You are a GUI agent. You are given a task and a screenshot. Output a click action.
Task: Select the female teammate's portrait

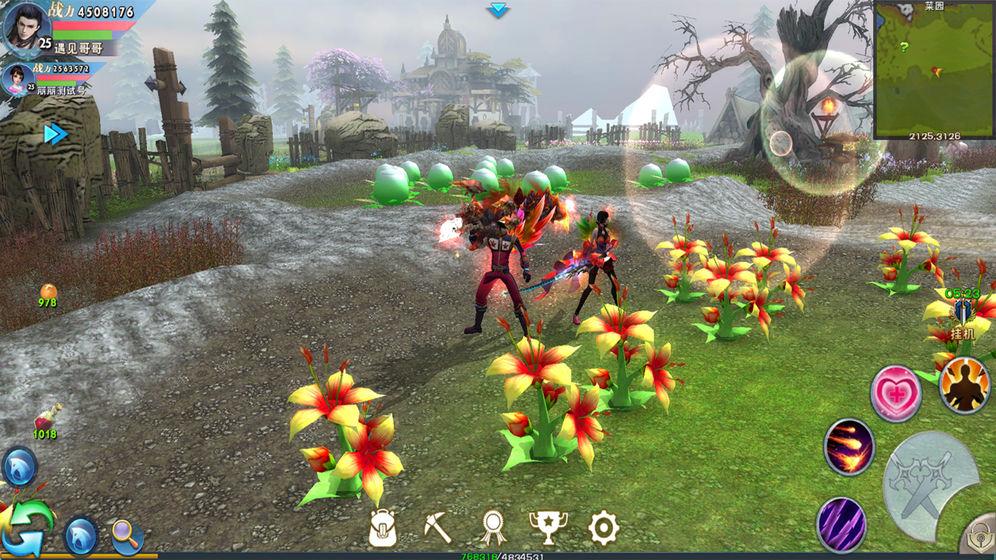click(x=17, y=77)
